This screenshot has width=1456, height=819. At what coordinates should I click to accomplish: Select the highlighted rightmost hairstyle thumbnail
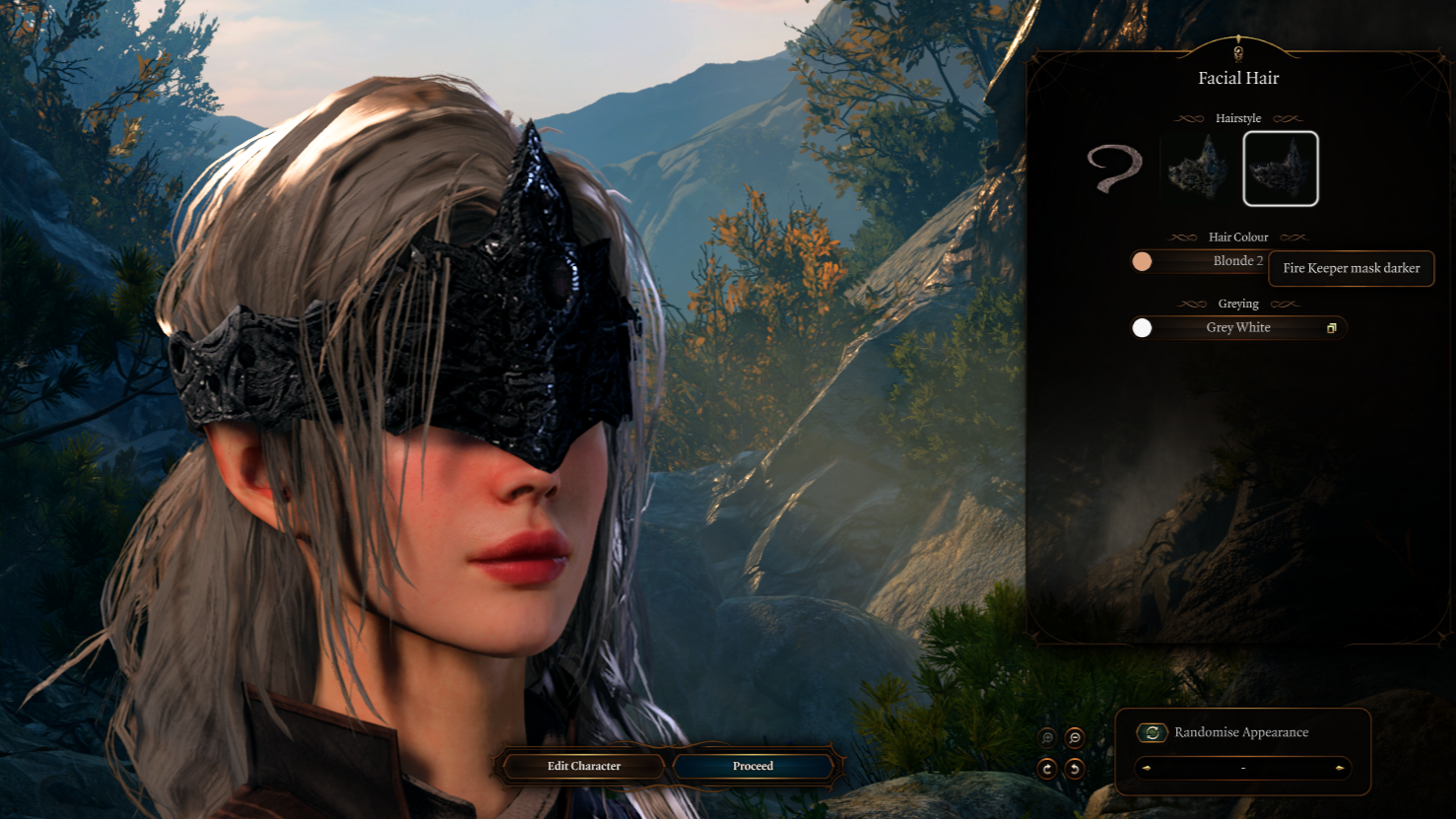pos(1280,169)
